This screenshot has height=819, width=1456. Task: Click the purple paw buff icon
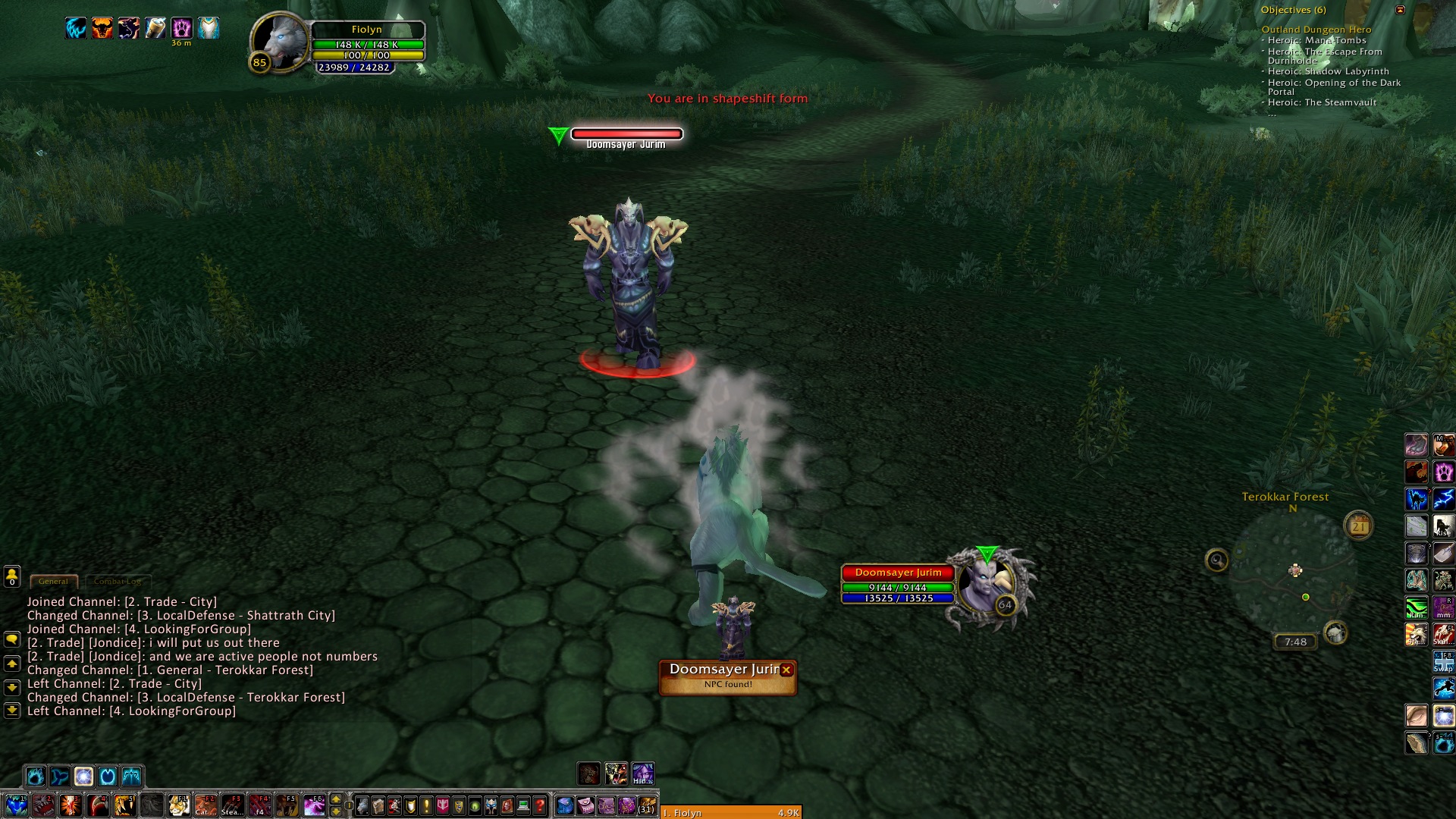[181, 28]
